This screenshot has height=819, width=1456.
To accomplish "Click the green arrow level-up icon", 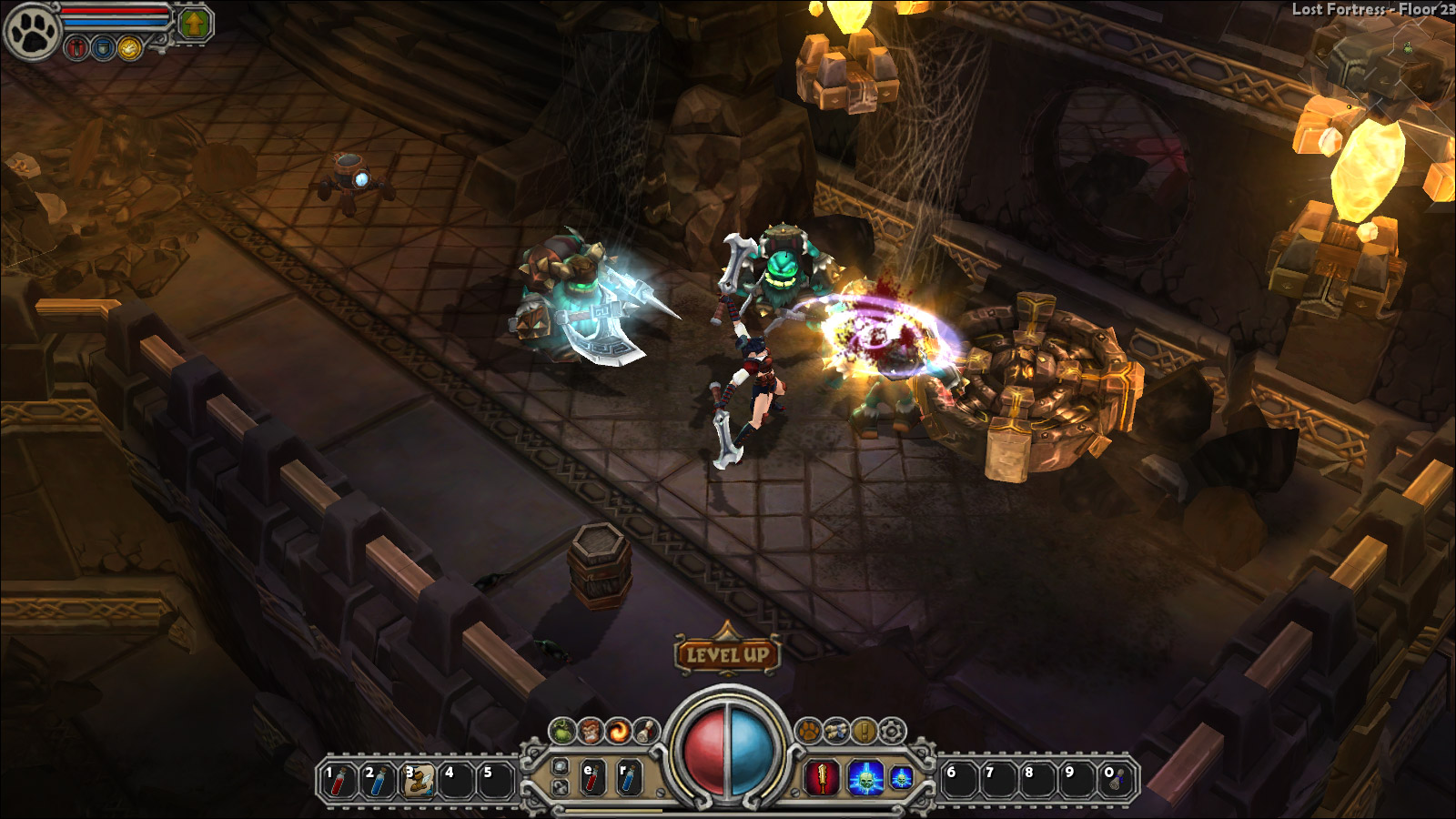I will tap(194, 24).
